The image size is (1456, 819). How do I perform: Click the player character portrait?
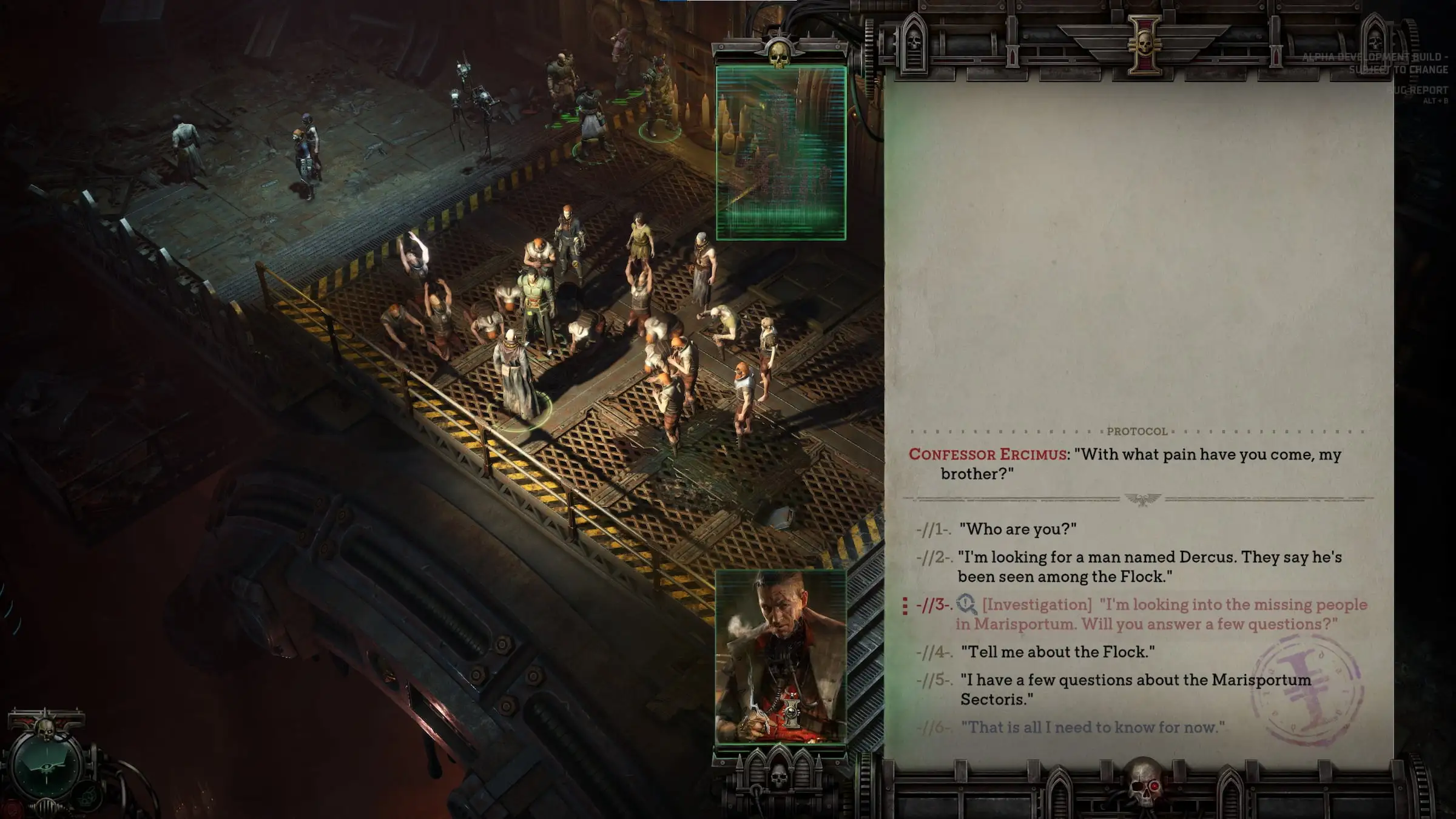(781, 656)
